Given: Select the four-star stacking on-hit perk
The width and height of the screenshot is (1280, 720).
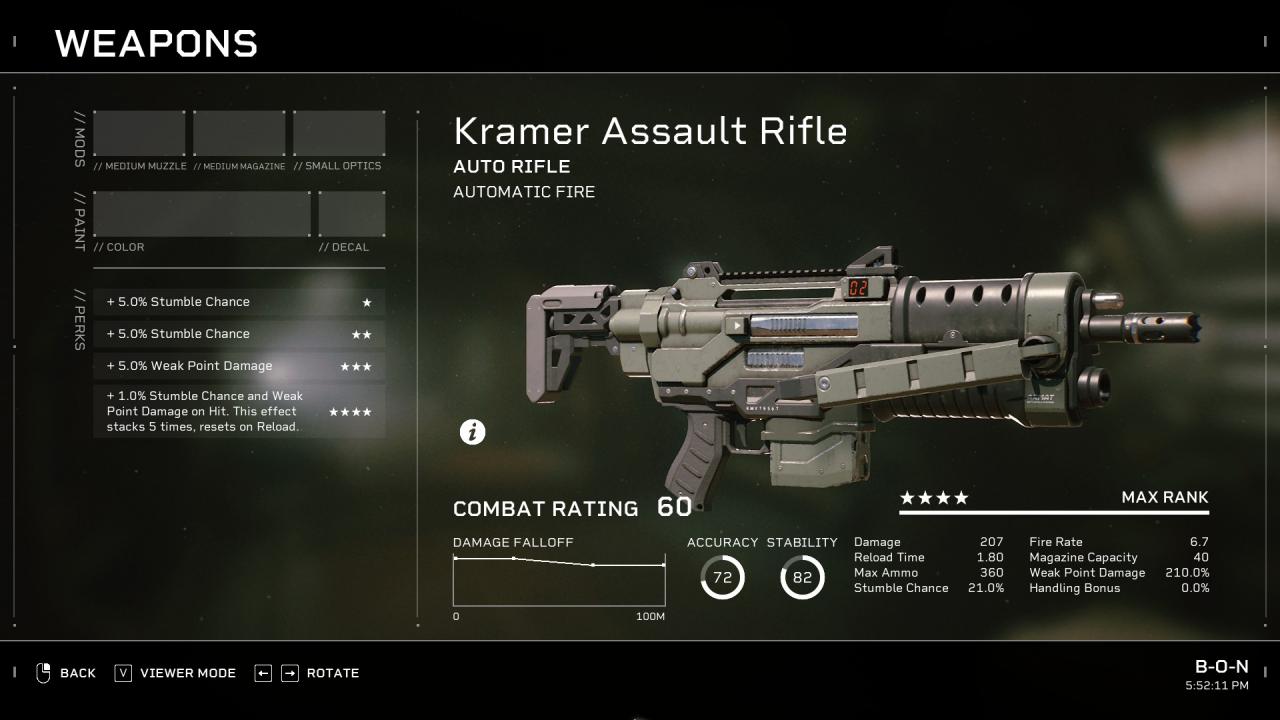Looking at the screenshot, I should click(239, 411).
